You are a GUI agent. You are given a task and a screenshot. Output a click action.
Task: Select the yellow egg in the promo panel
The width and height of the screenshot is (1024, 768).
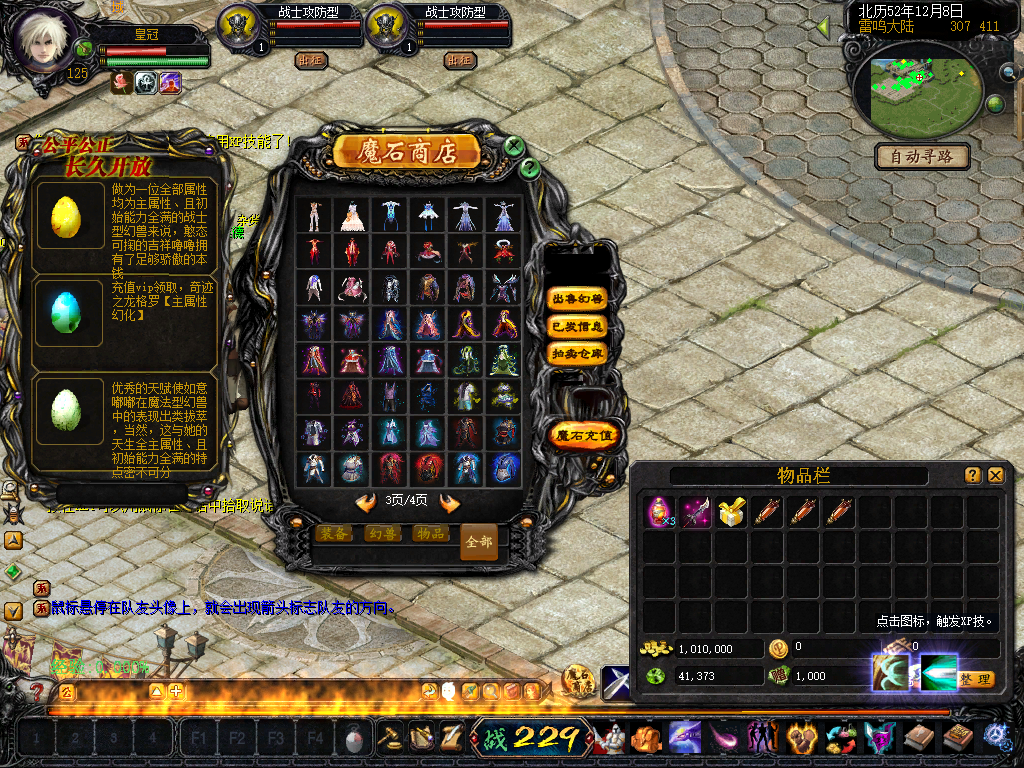point(65,215)
